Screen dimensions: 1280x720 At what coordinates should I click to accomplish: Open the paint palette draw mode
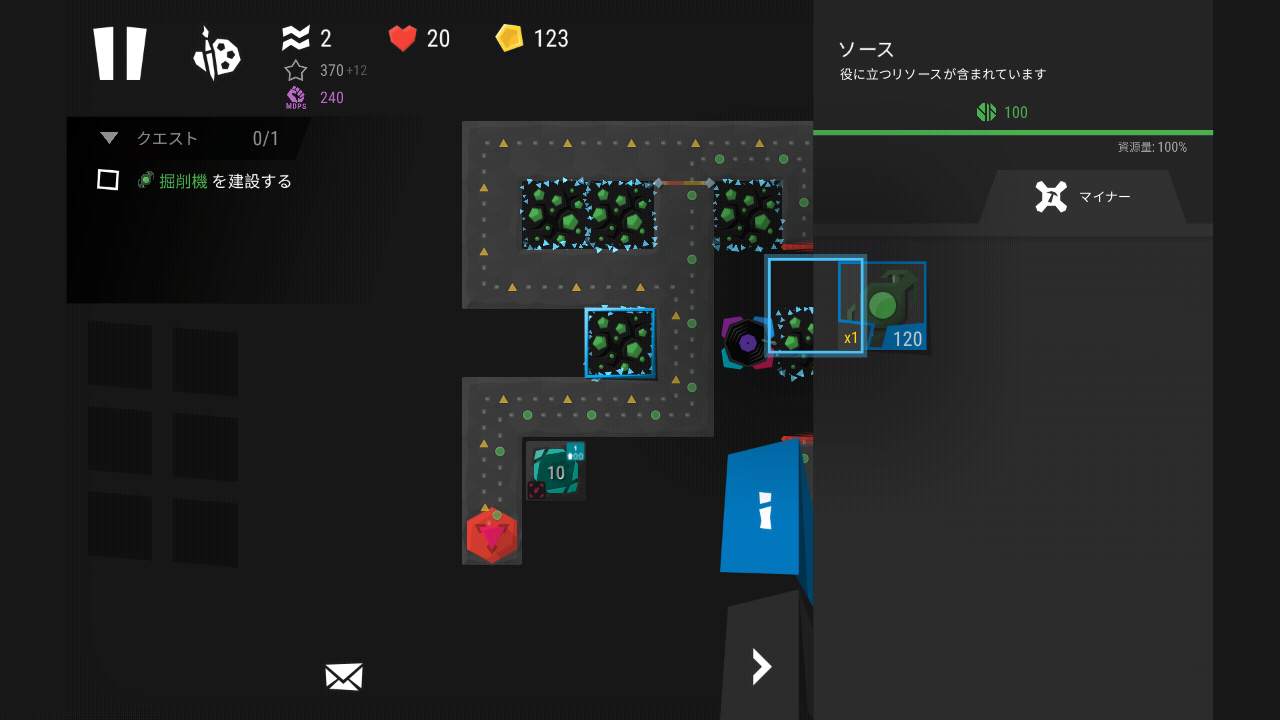point(216,54)
